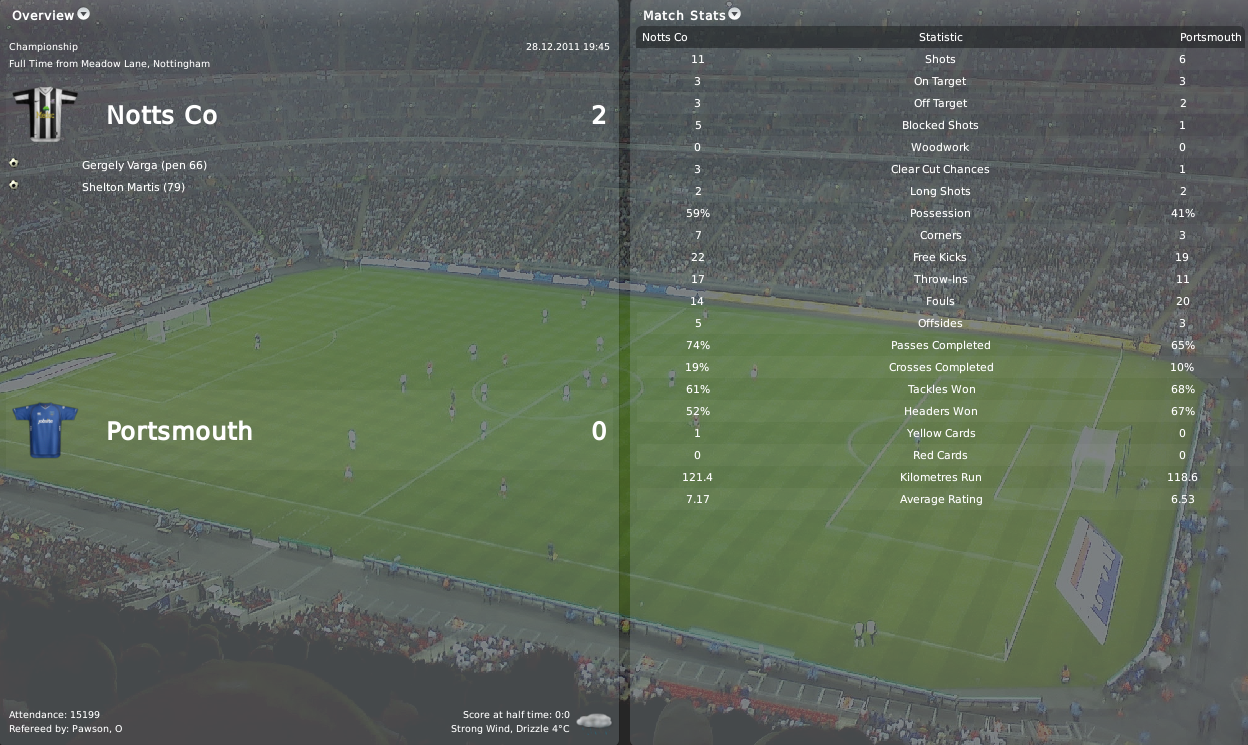Open the Overview panel dropdown
1248x745 pixels.
(x=84, y=14)
